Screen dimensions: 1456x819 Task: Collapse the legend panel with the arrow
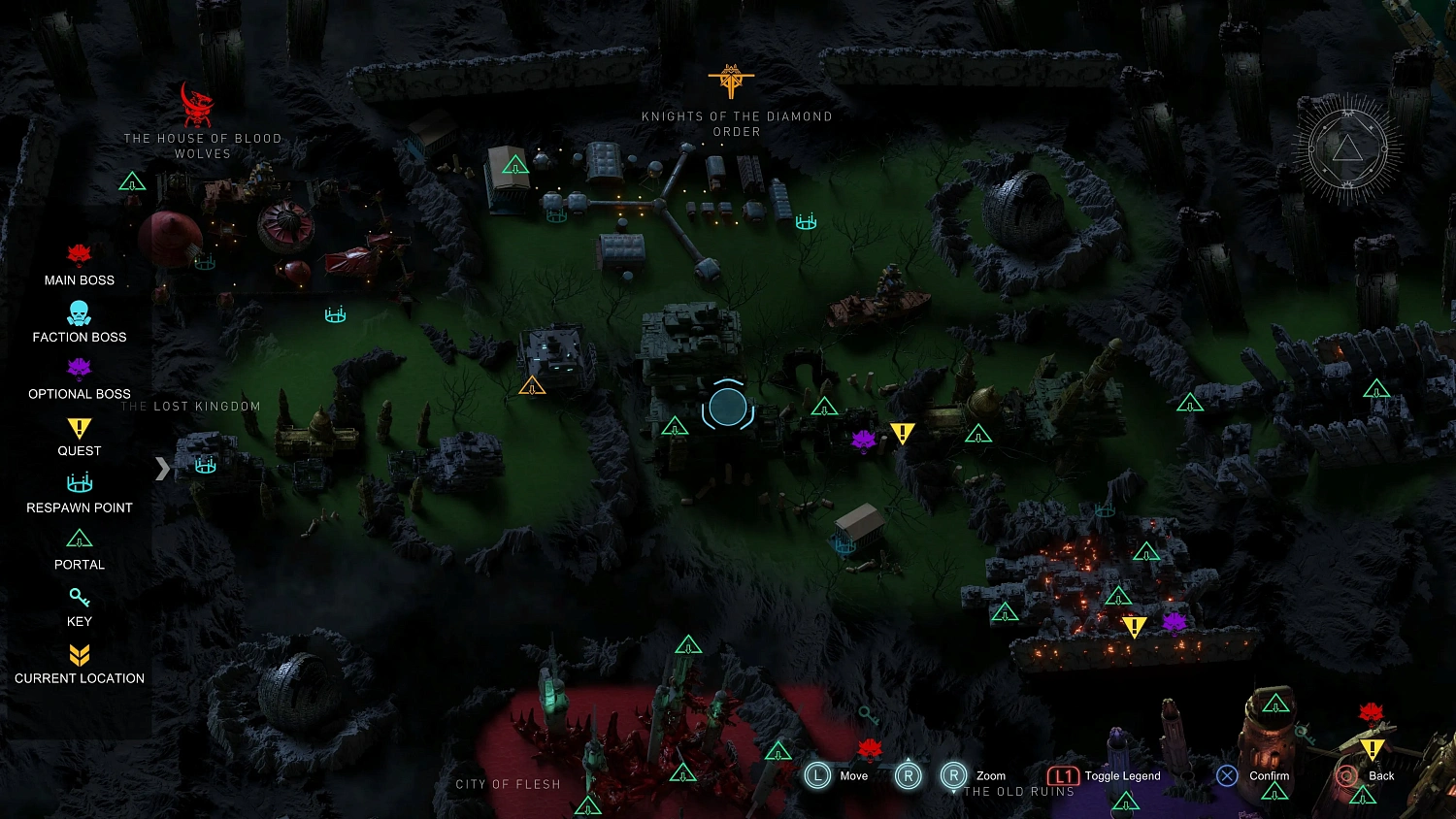click(x=162, y=469)
